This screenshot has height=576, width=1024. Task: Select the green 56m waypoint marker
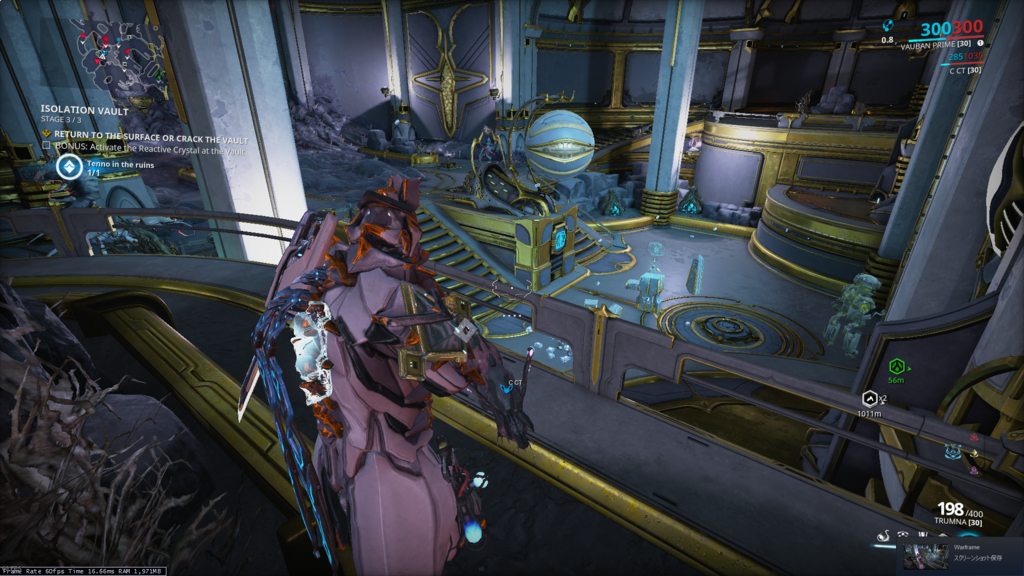896,366
